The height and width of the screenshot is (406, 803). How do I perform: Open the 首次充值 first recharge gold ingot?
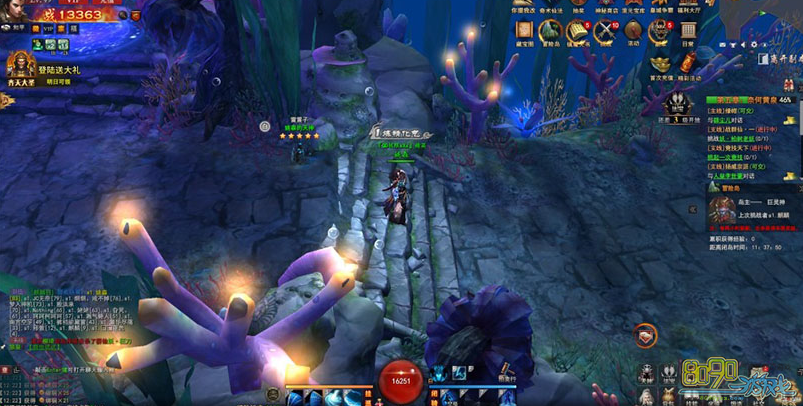pyautogui.click(x=660, y=64)
